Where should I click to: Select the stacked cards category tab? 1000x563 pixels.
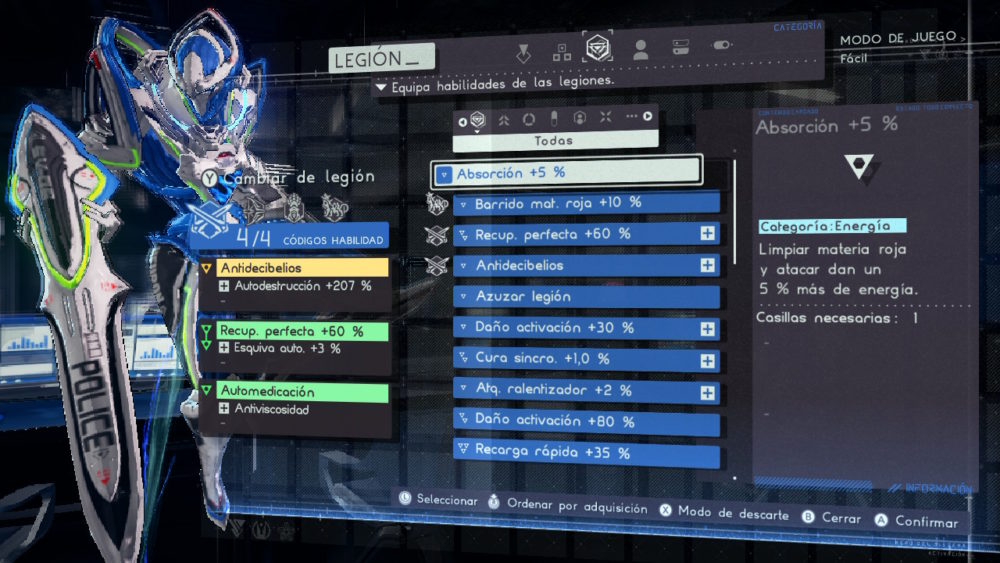click(x=680, y=47)
